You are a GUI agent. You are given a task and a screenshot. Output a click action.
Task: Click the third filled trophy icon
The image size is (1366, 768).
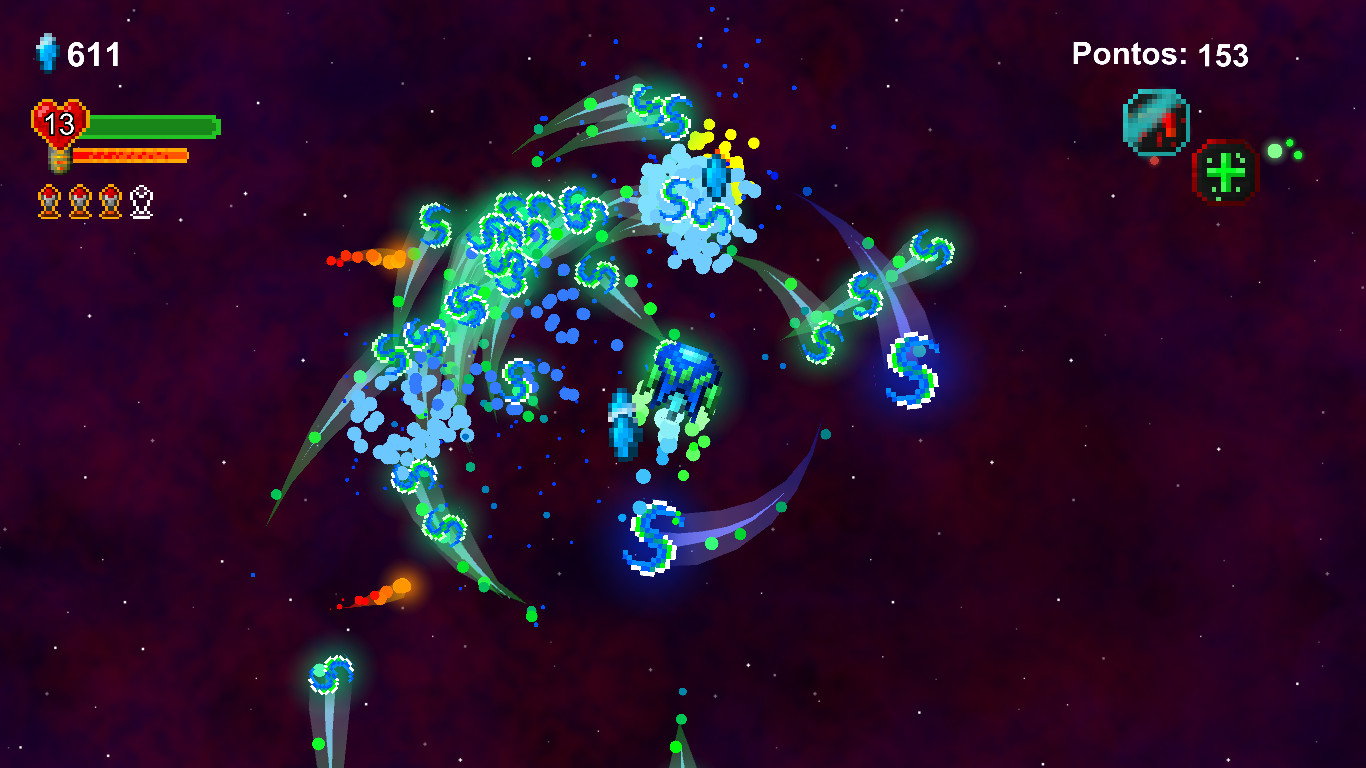tap(111, 201)
